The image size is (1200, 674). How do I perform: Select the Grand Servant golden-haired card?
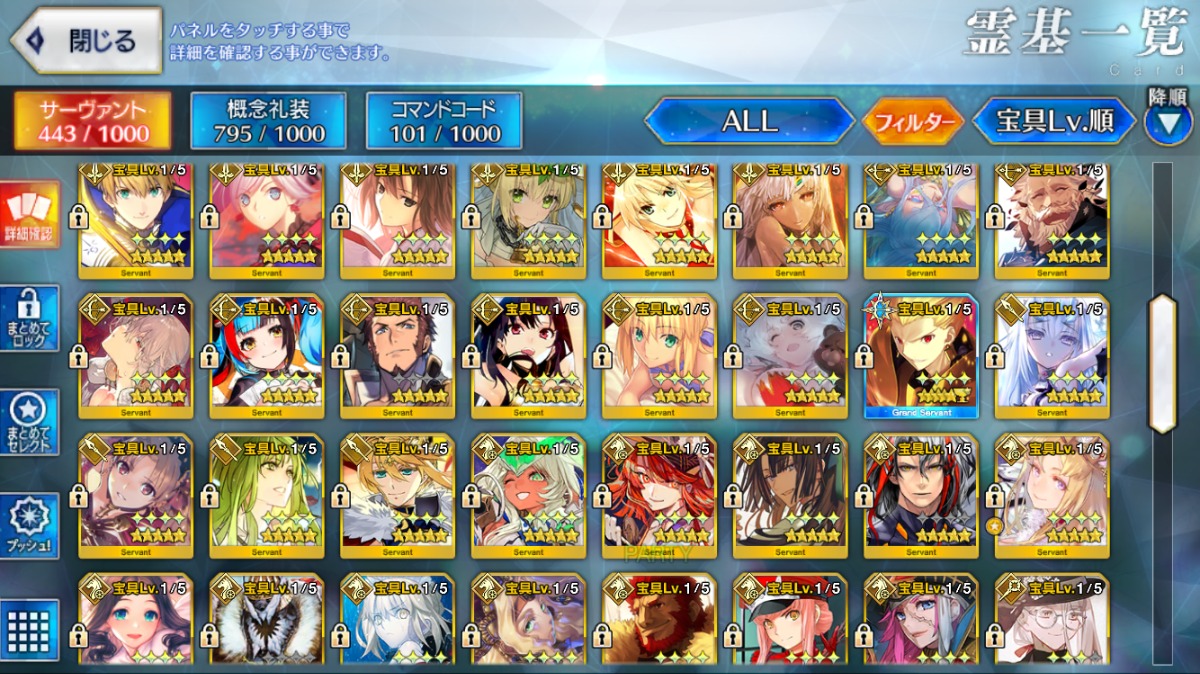[x=921, y=357]
